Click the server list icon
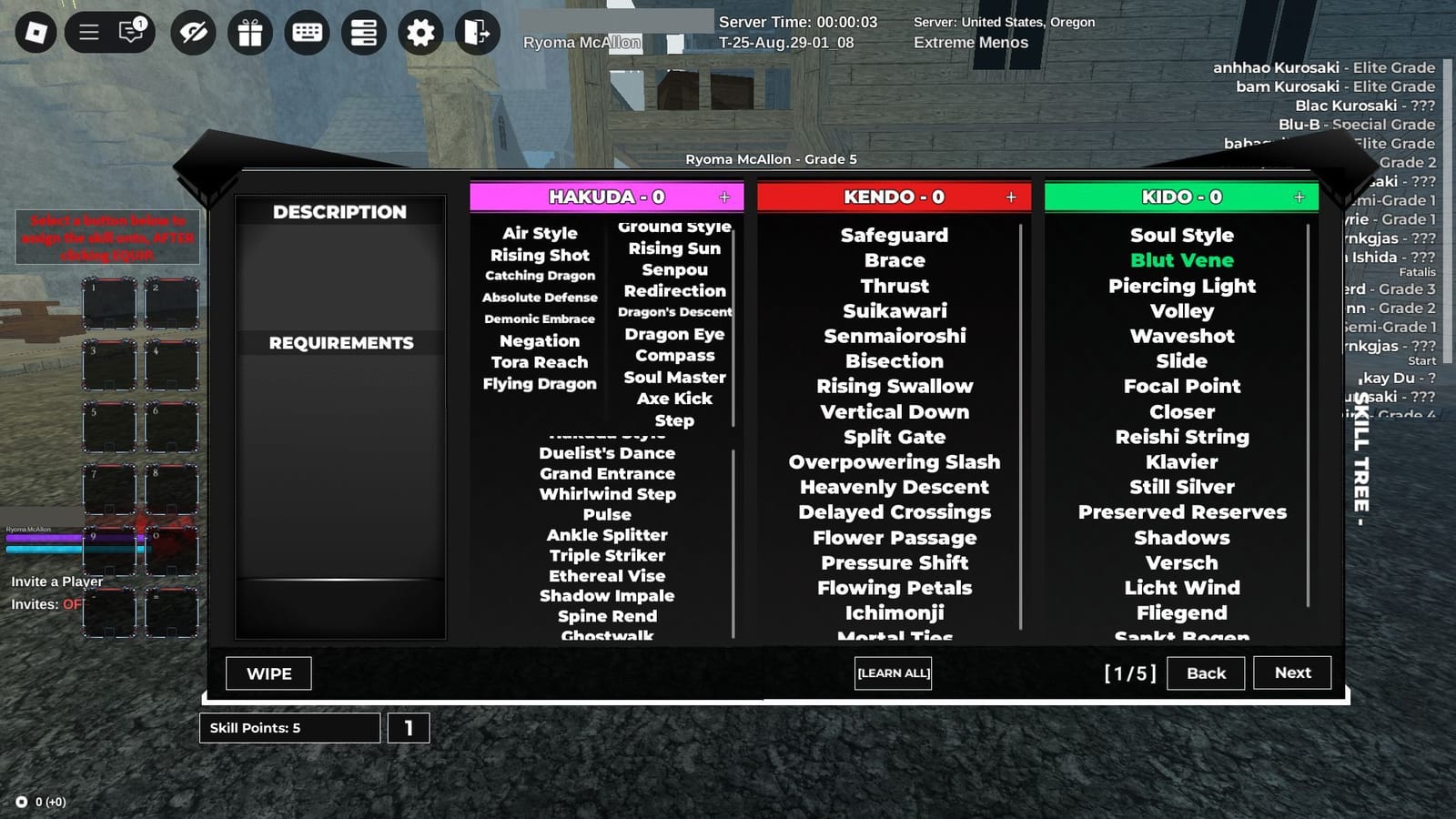 [x=363, y=32]
